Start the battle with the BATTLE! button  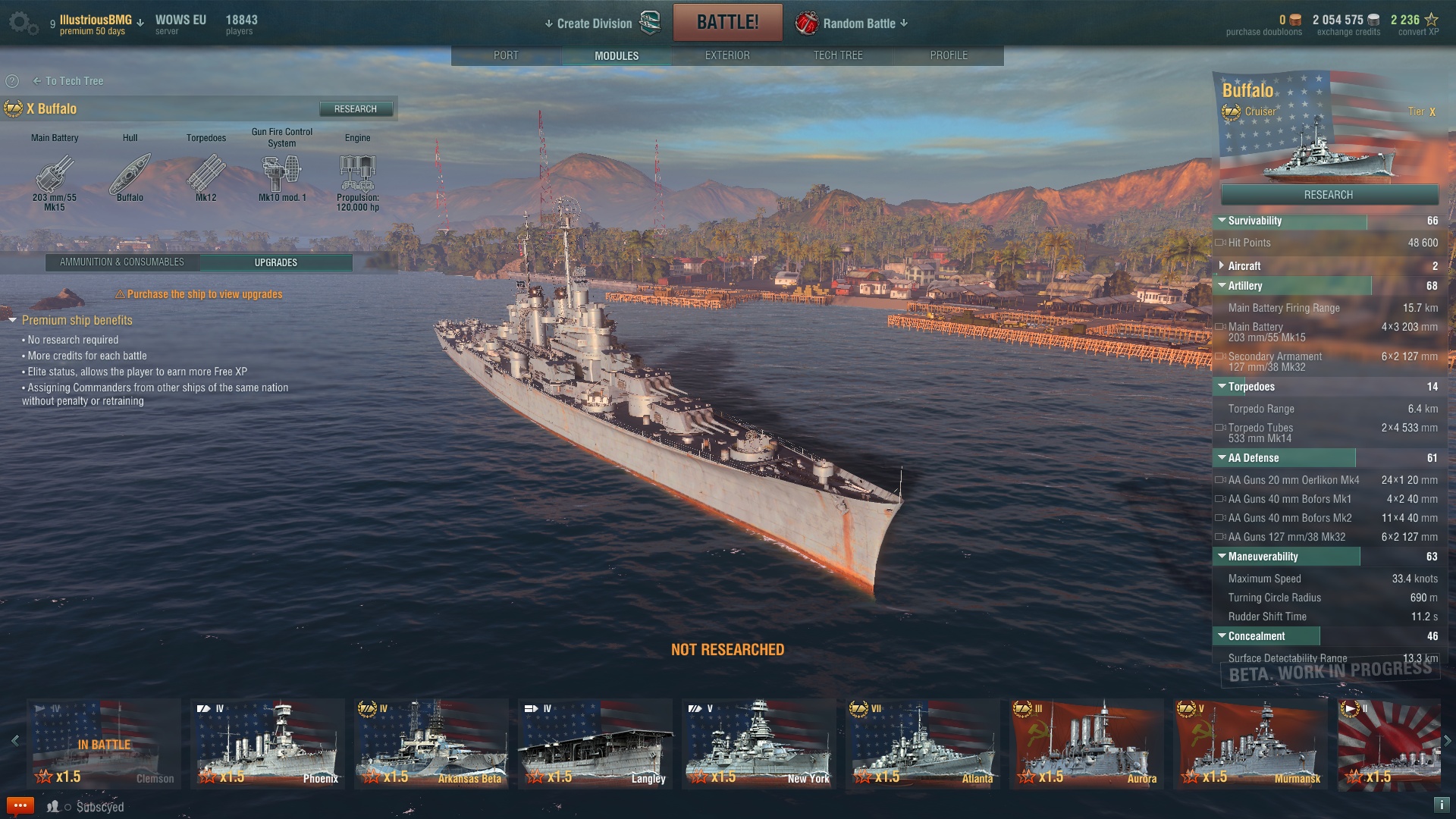(x=727, y=23)
